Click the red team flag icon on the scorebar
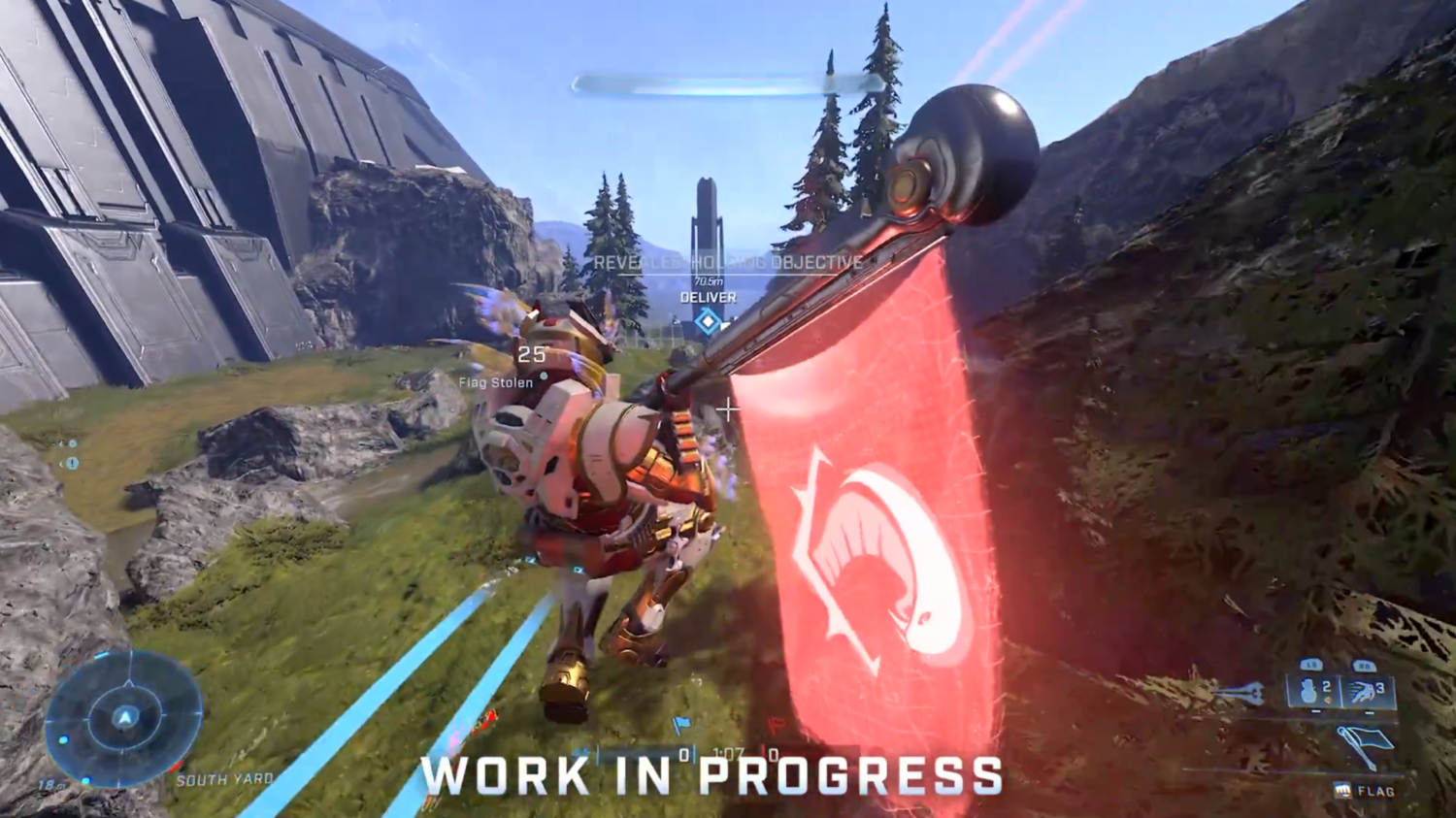Viewport: 1456px width, 818px height. click(778, 725)
